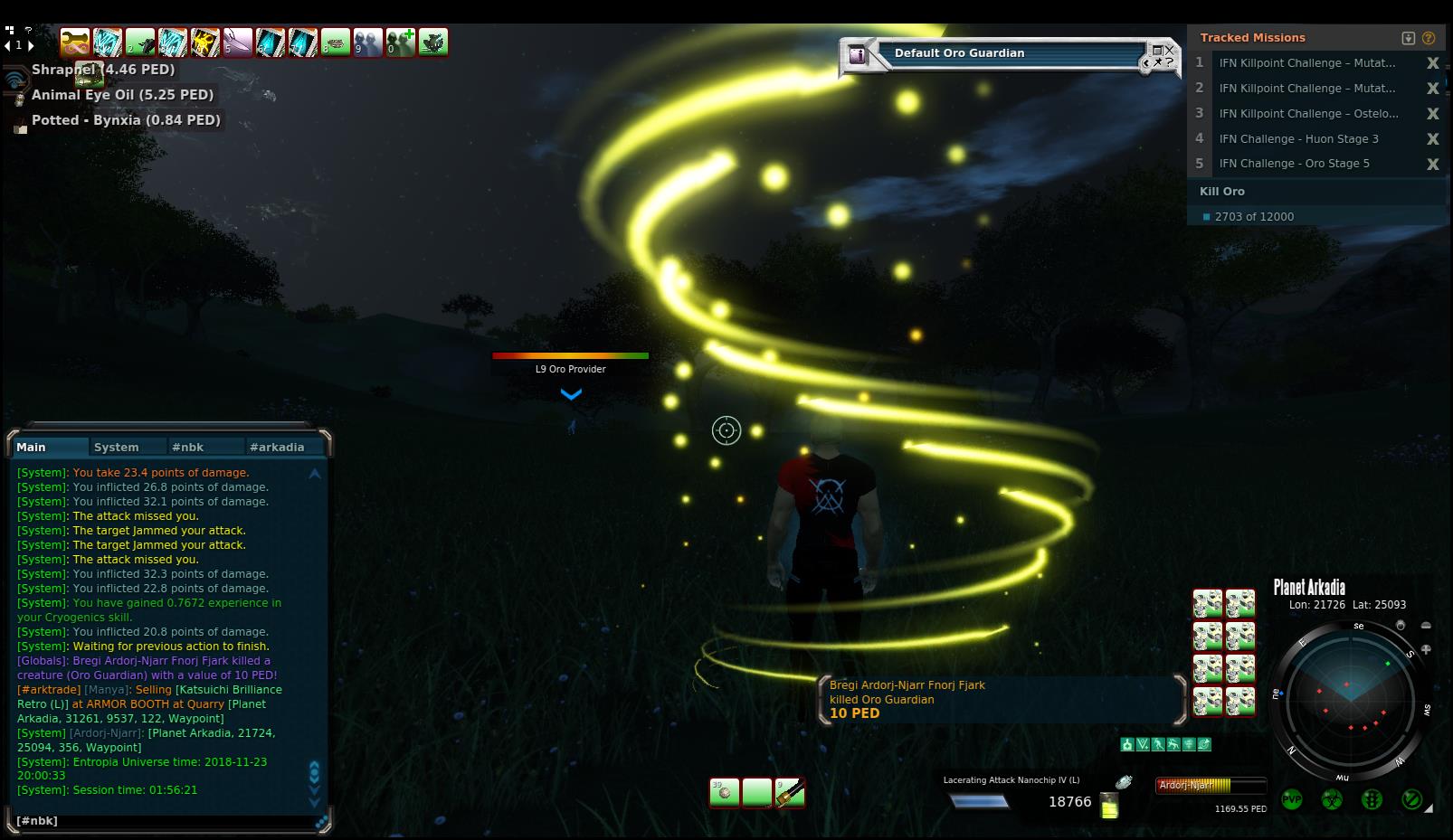
Task: Open the #arkadia chat channel tab
Action: click(x=277, y=447)
